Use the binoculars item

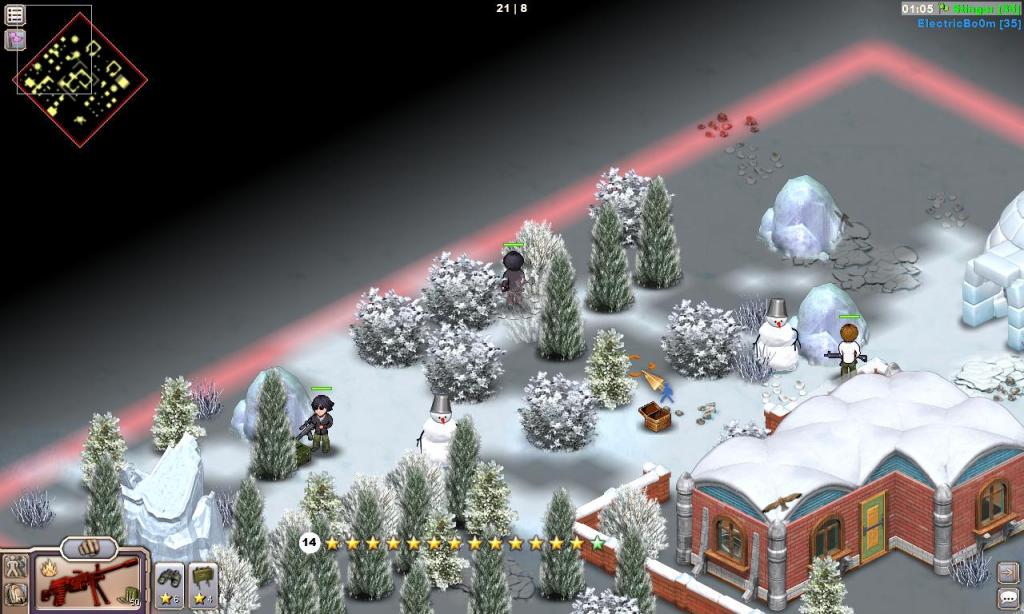point(169,584)
